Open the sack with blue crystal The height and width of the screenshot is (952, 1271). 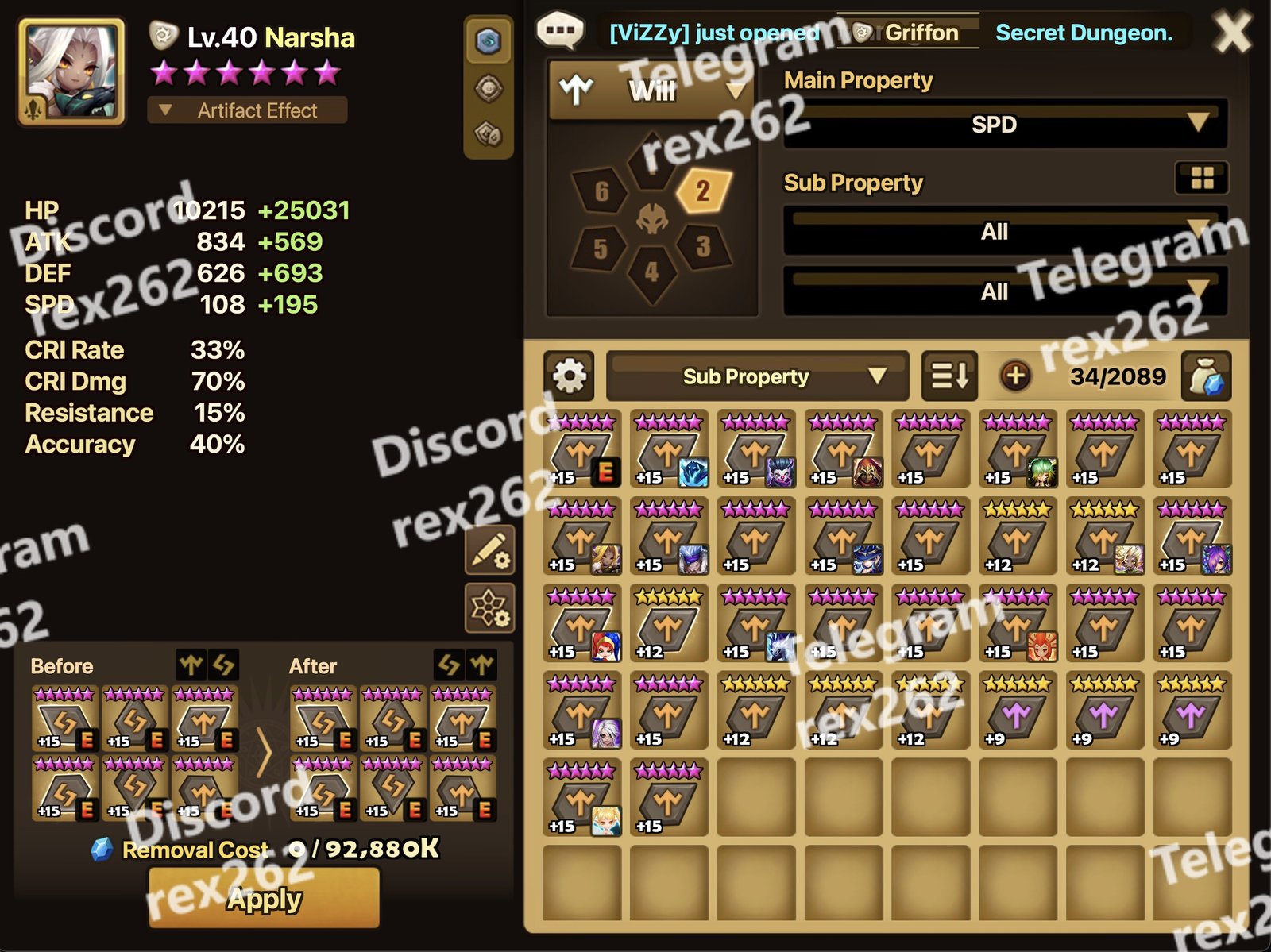[x=1206, y=376]
